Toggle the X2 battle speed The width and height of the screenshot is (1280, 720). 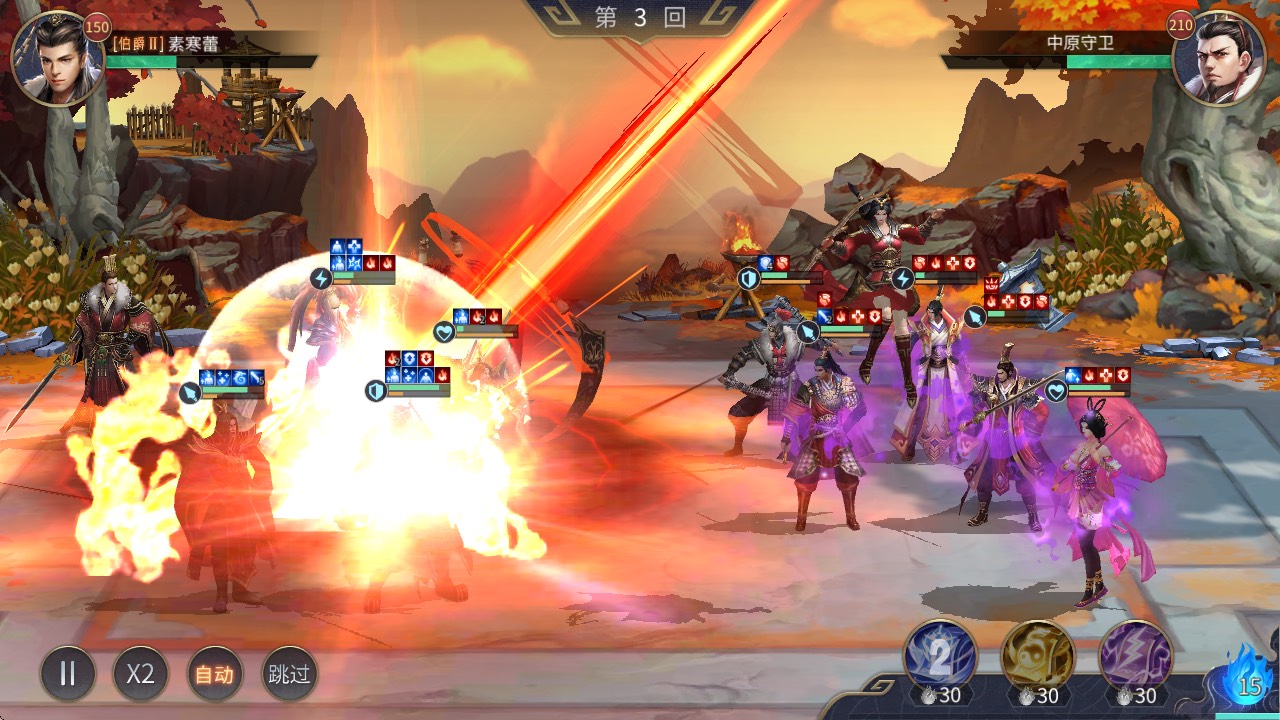141,673
